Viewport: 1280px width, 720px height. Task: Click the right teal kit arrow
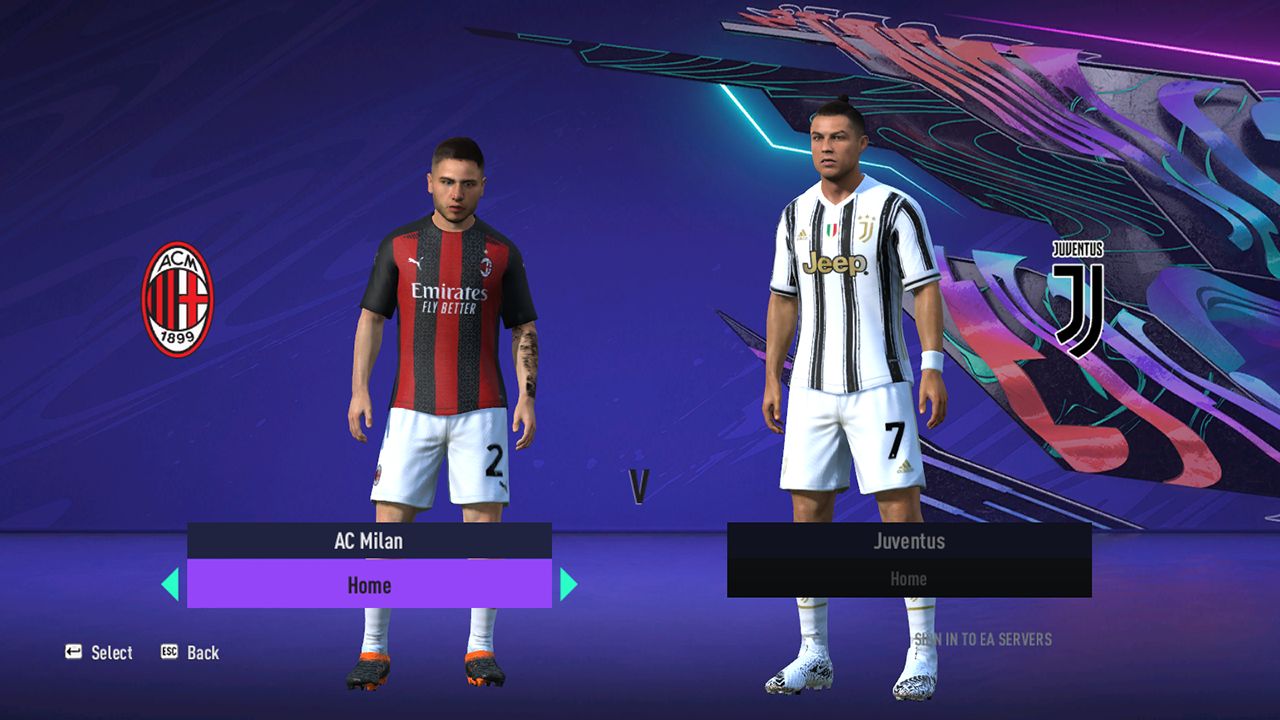coord(568,584)
